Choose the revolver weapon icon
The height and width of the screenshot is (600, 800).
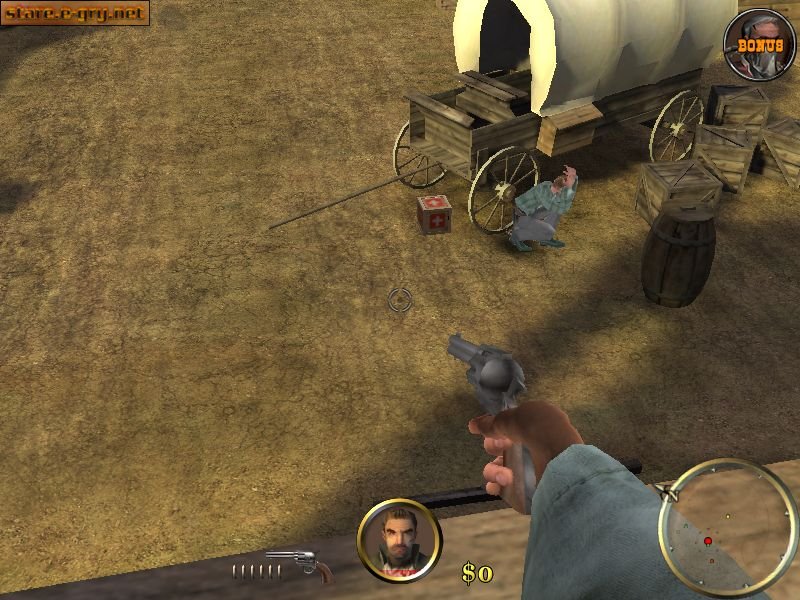302,564
